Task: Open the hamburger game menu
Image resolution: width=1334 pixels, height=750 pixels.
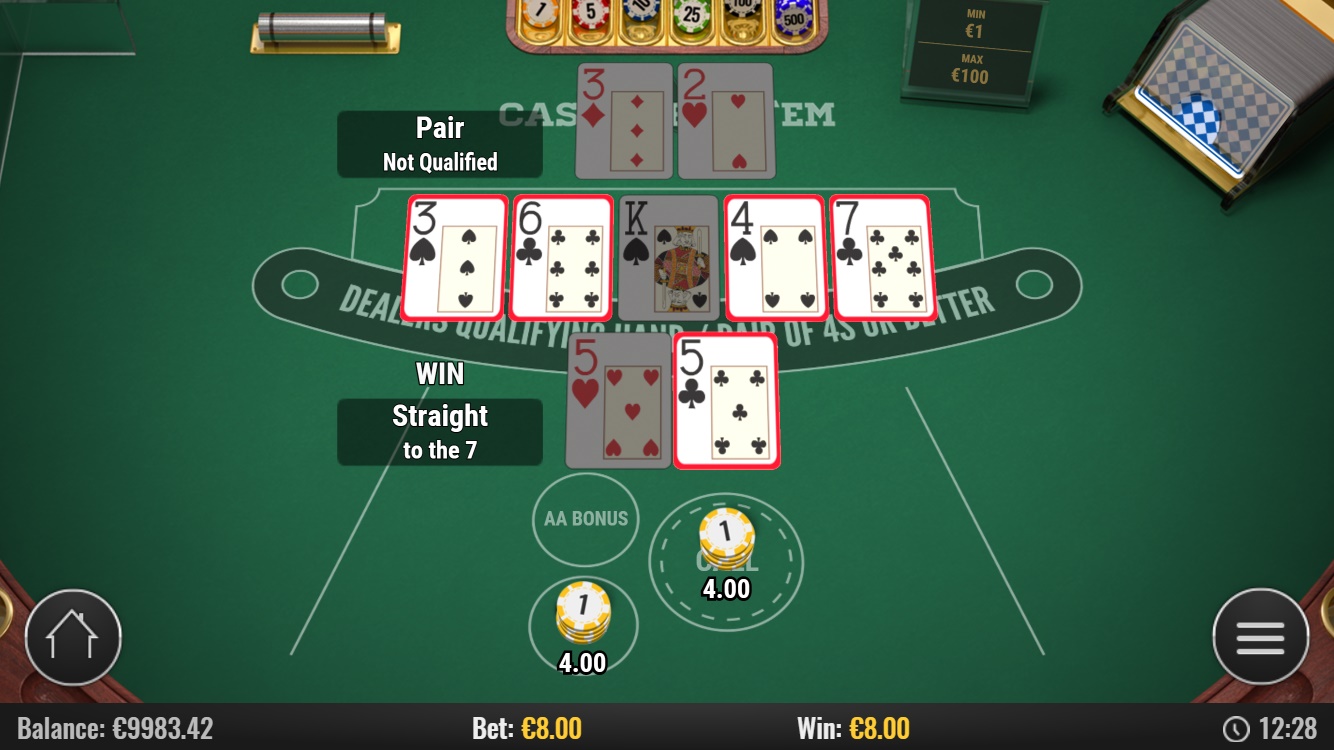Action: point(1260,636)
